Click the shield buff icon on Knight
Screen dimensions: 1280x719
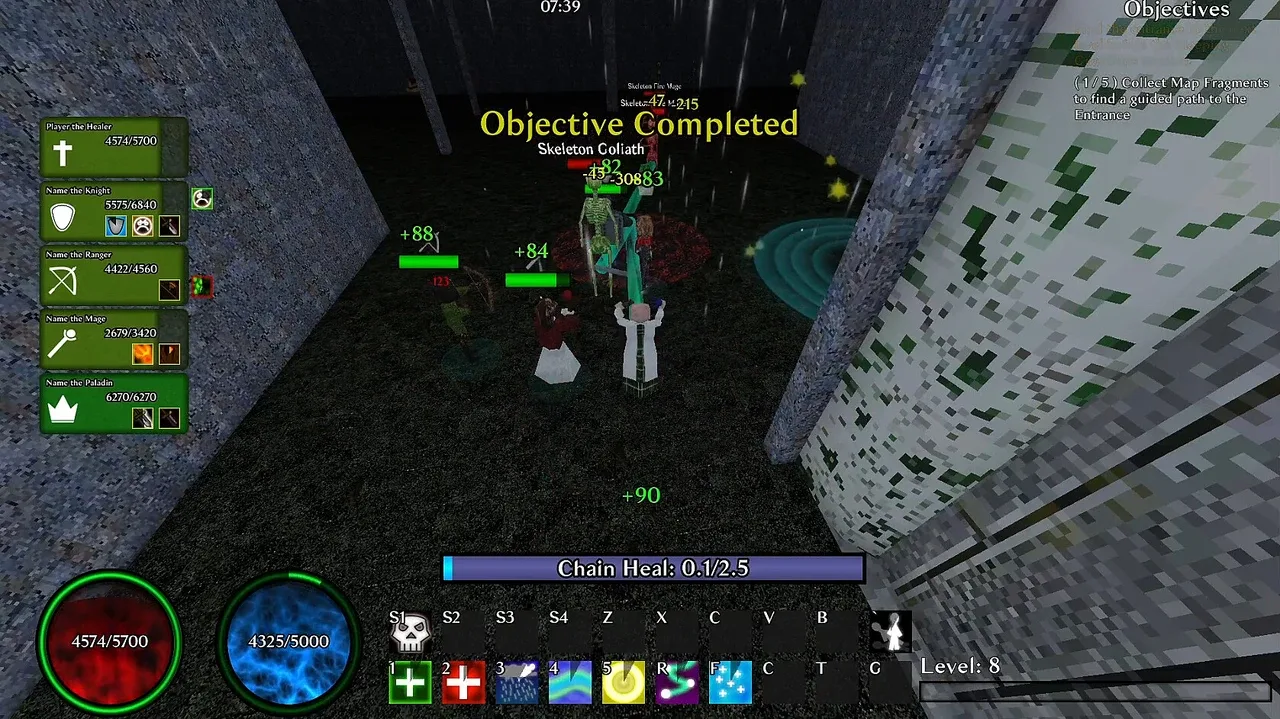tap(117, 226)
